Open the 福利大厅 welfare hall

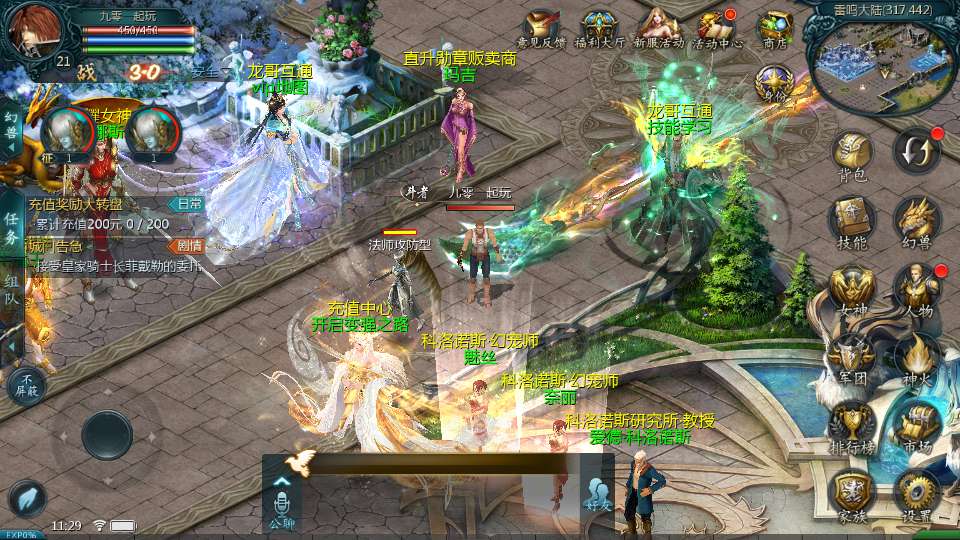599,28
